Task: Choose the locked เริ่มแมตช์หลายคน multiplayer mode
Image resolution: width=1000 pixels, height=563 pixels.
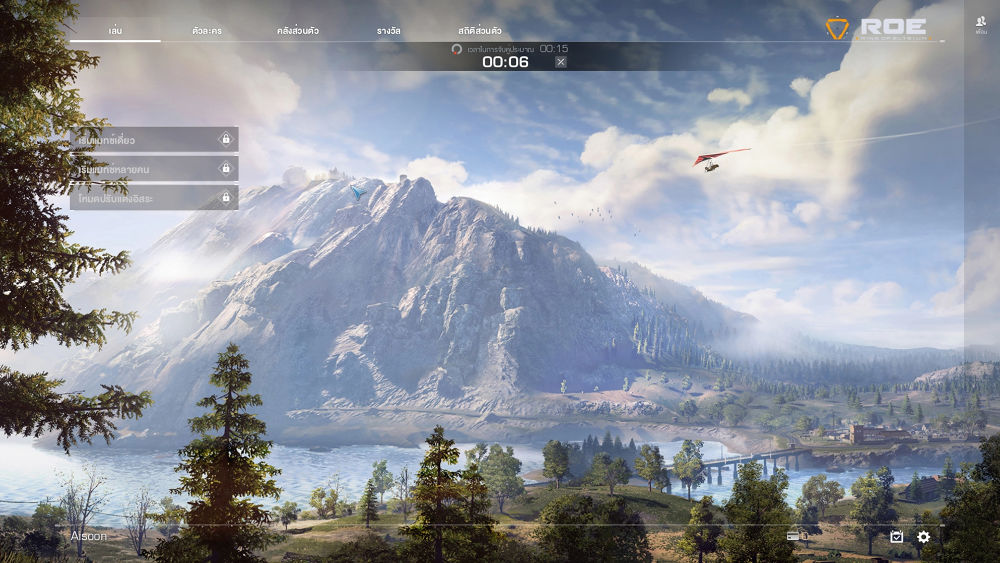Action: tap(154, 169)
